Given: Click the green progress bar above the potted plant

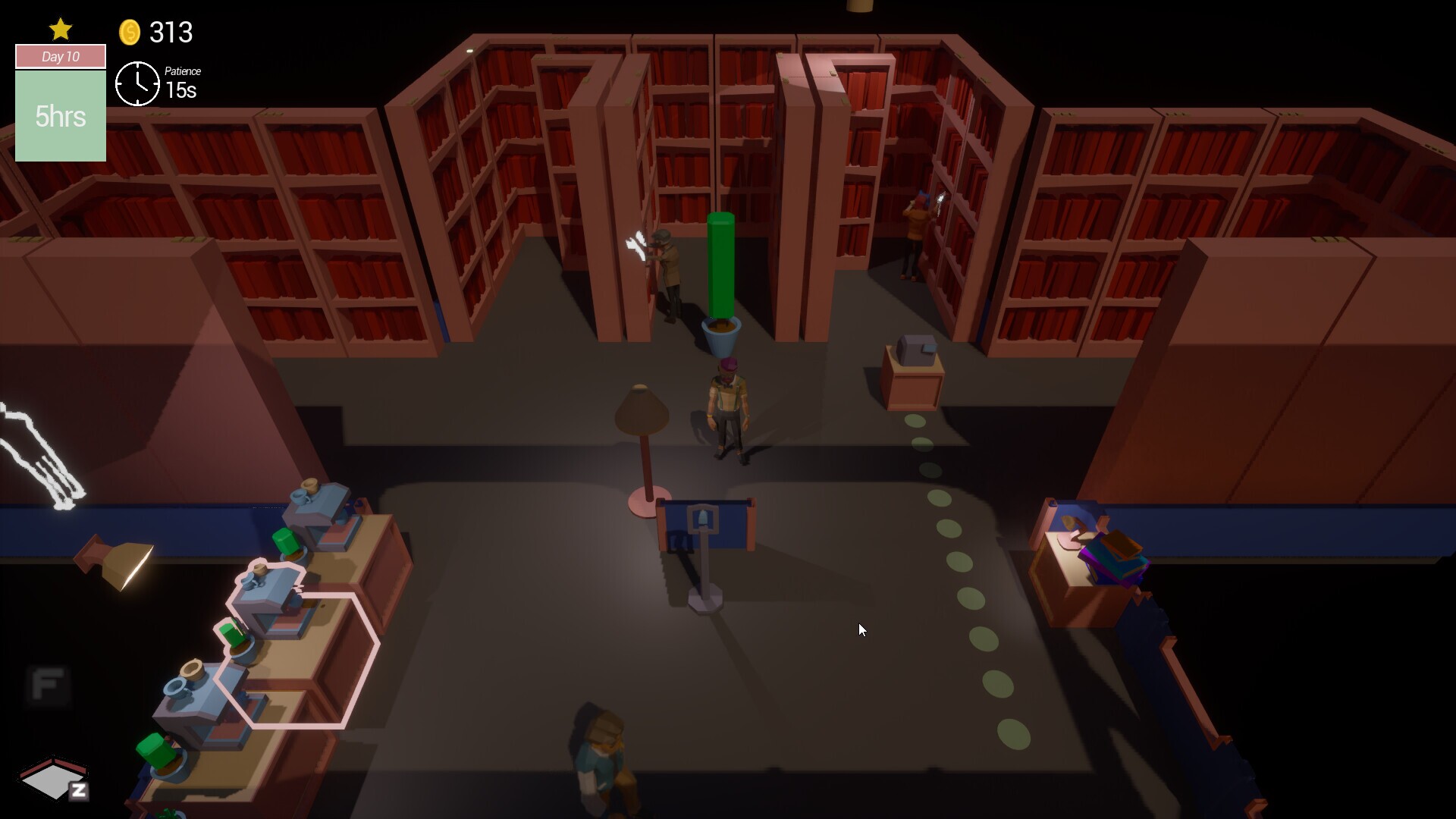Looking at the screenshot, I should [x=719, y=265].
